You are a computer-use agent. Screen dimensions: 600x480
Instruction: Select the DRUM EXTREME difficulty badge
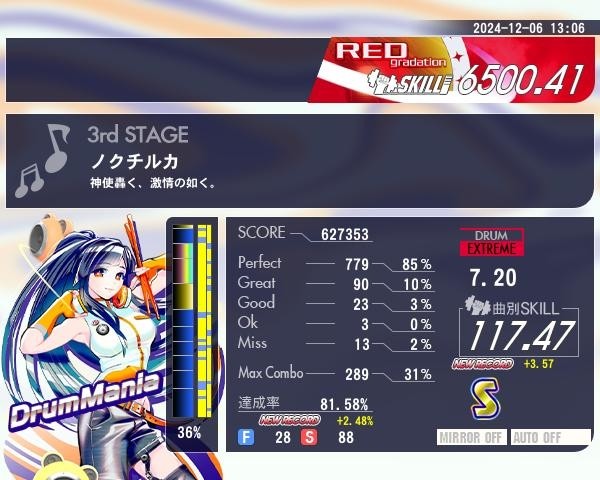coord(491,241)
